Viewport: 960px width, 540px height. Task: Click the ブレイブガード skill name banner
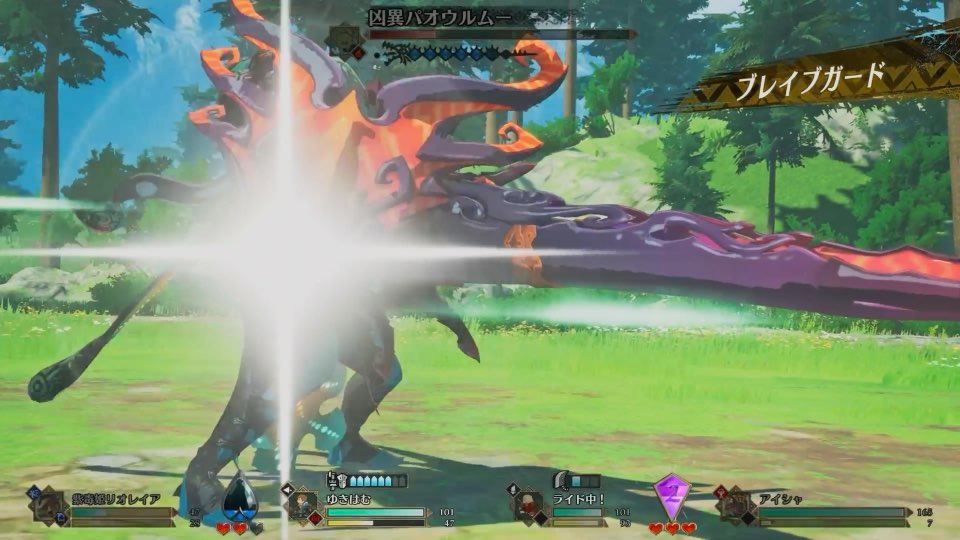[812, 78]
